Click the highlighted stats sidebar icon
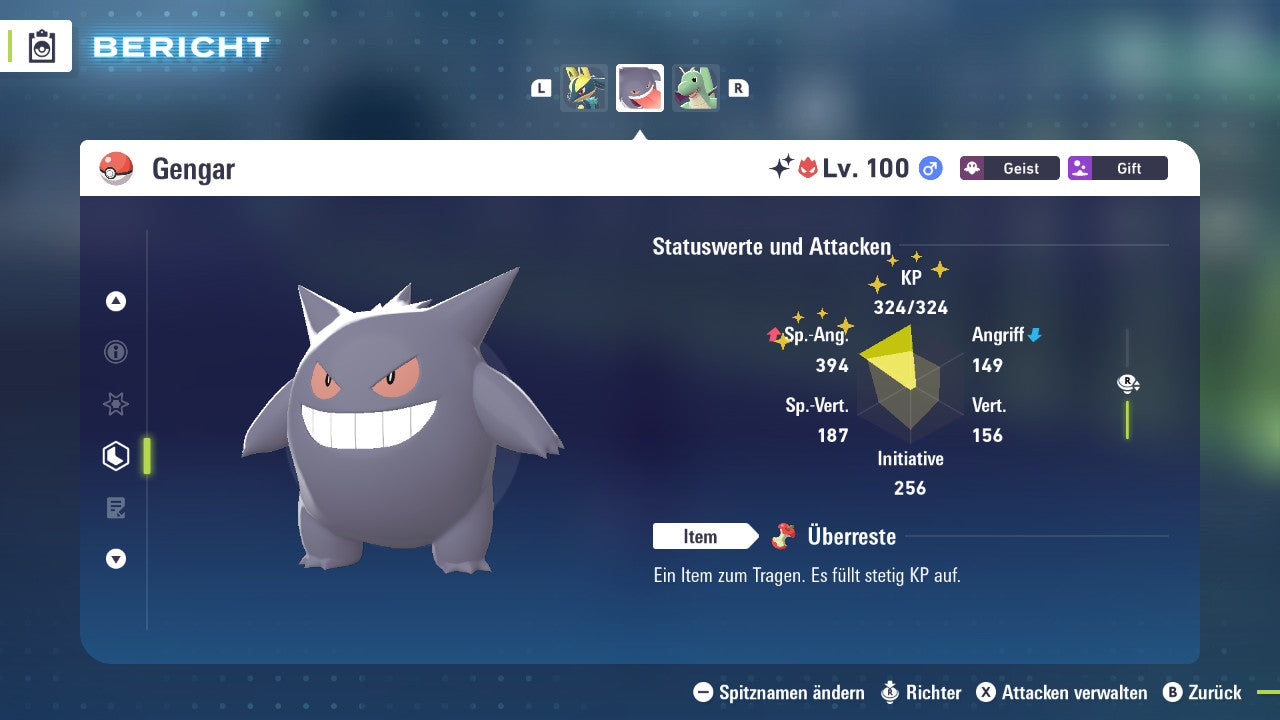 point(115,455)
